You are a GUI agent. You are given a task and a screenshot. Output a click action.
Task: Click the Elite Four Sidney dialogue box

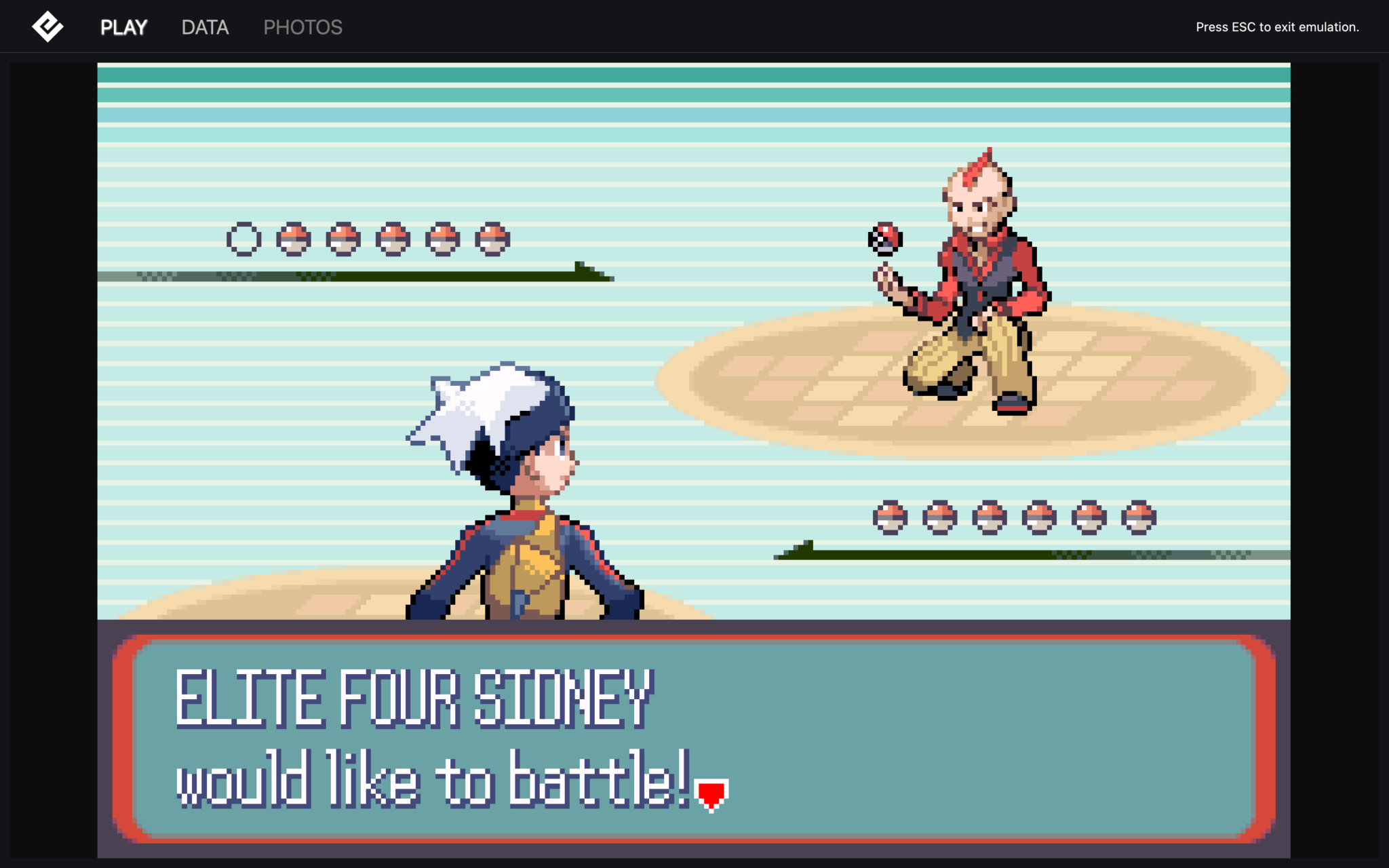(x=693, y=739)
